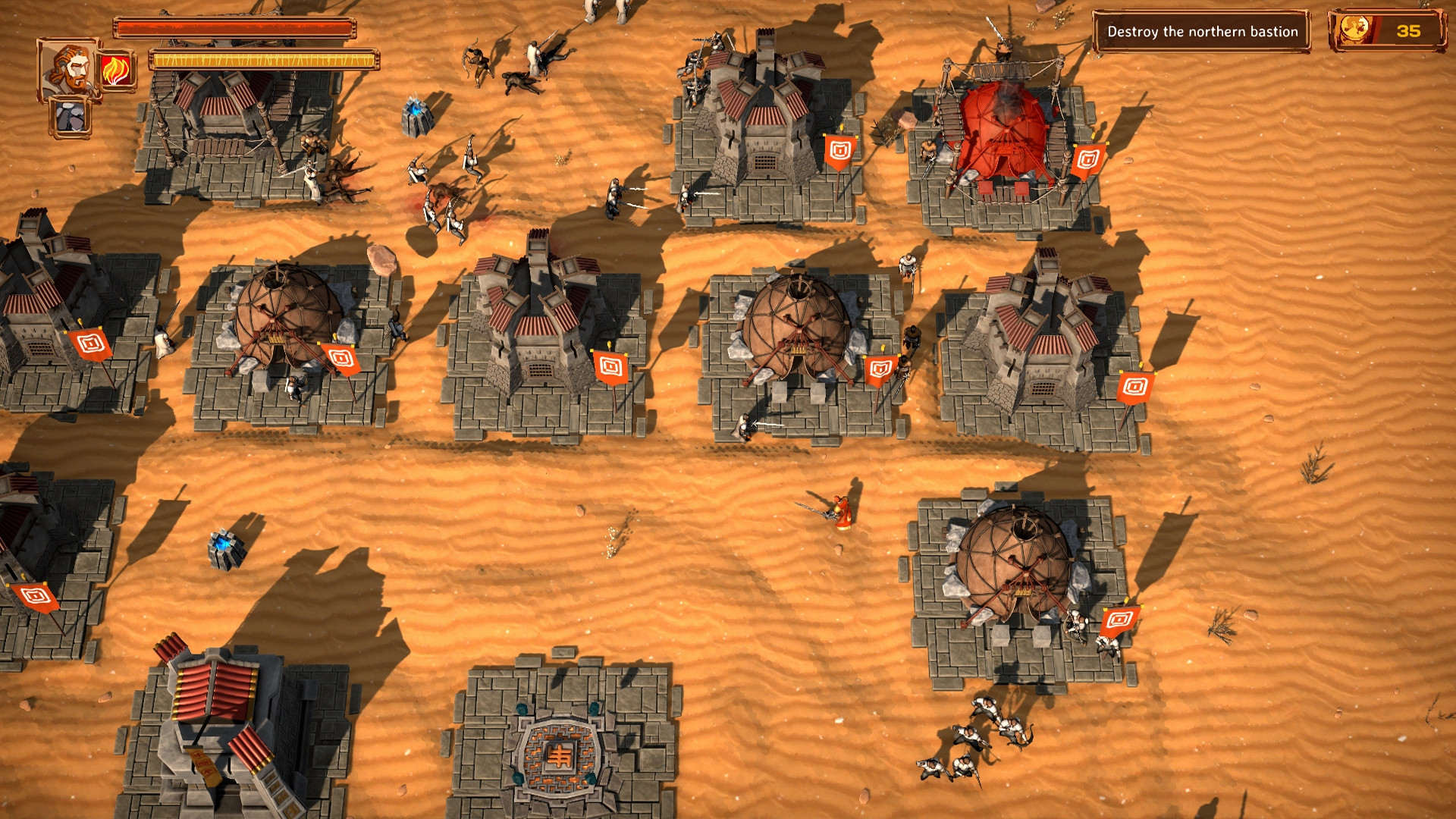Click the 'Destroy the northern bastion' objective
Screen dimensions: 1456x819
(1202, 32)
